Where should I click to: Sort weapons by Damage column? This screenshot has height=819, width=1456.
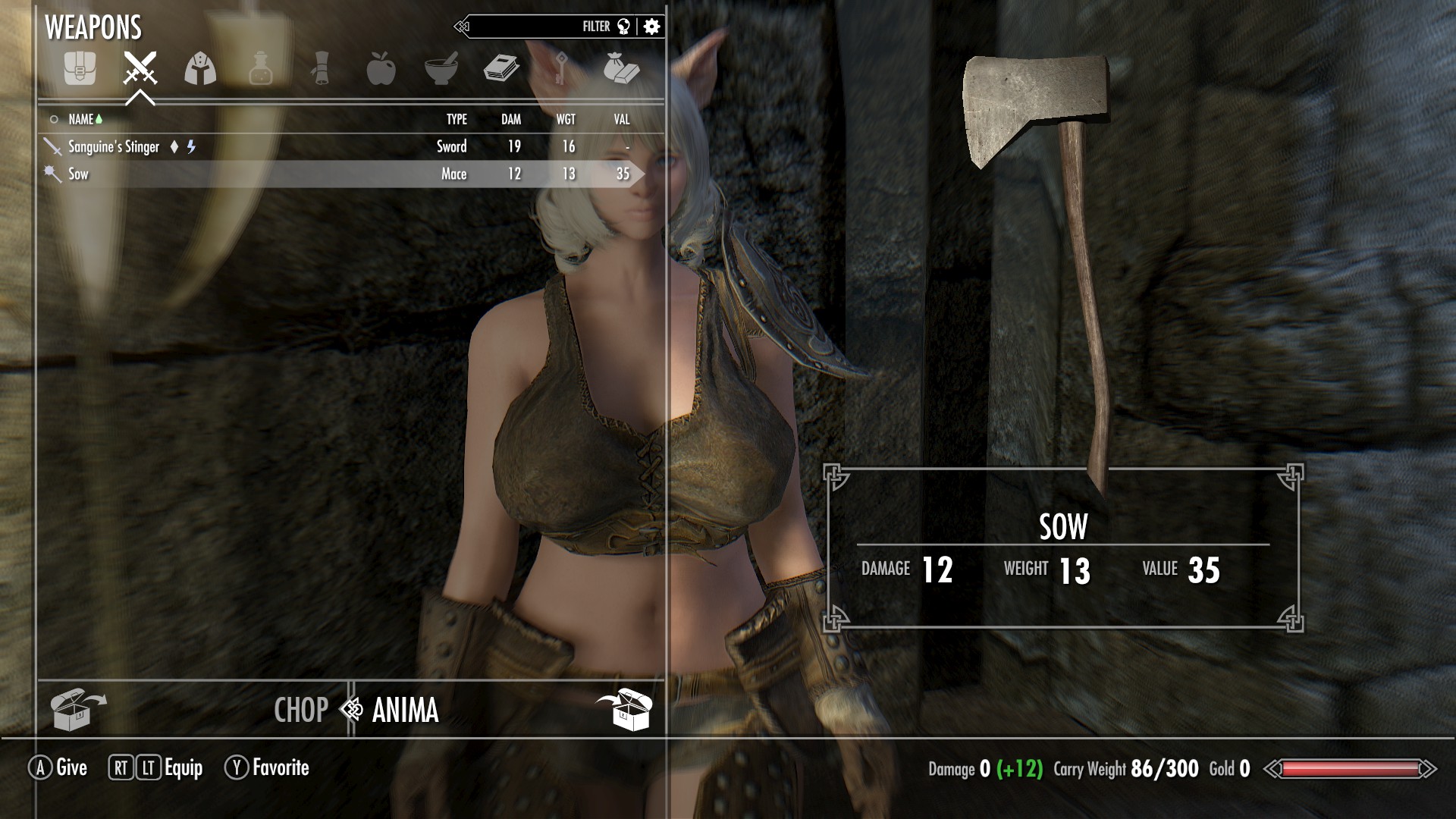click(511, 119)
